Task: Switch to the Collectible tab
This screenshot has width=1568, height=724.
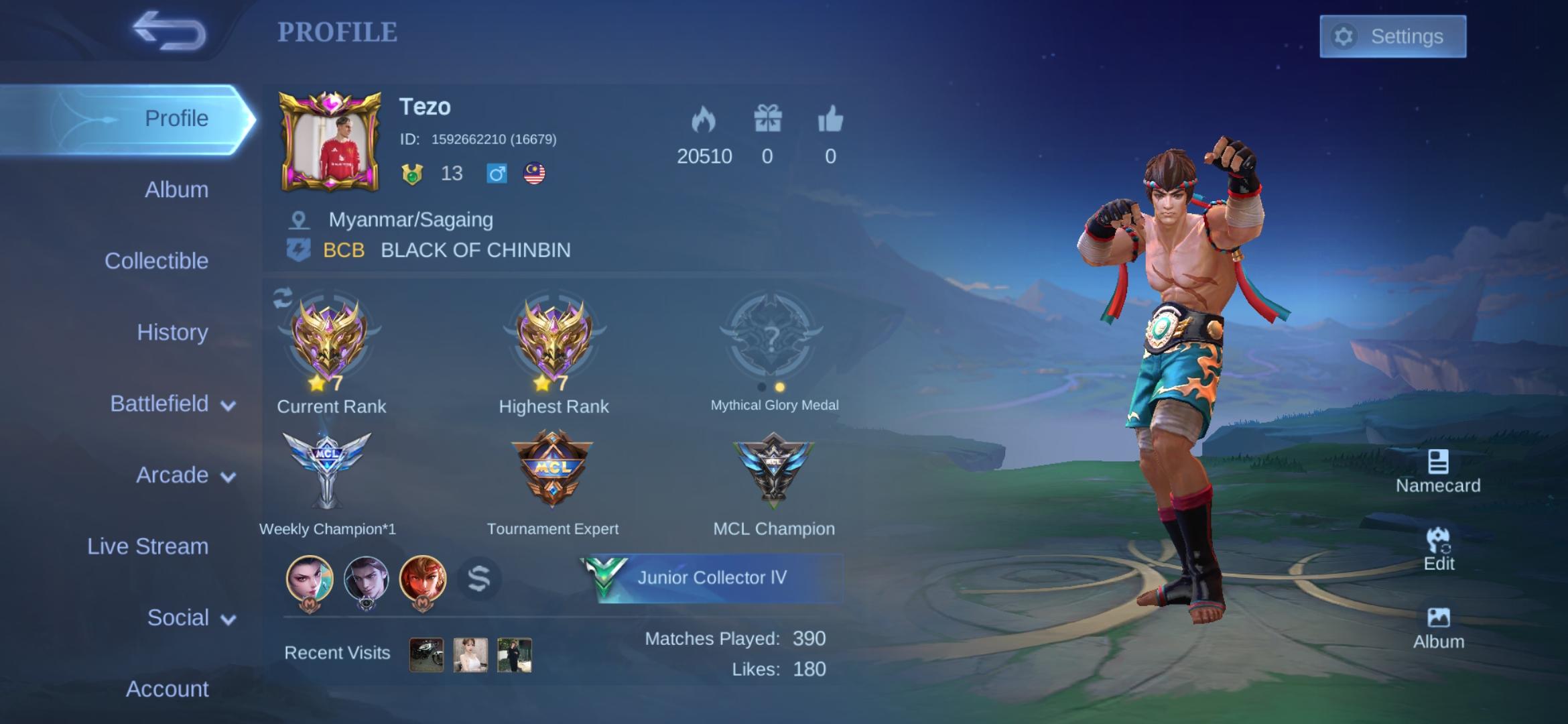Action: click(156, 261)
